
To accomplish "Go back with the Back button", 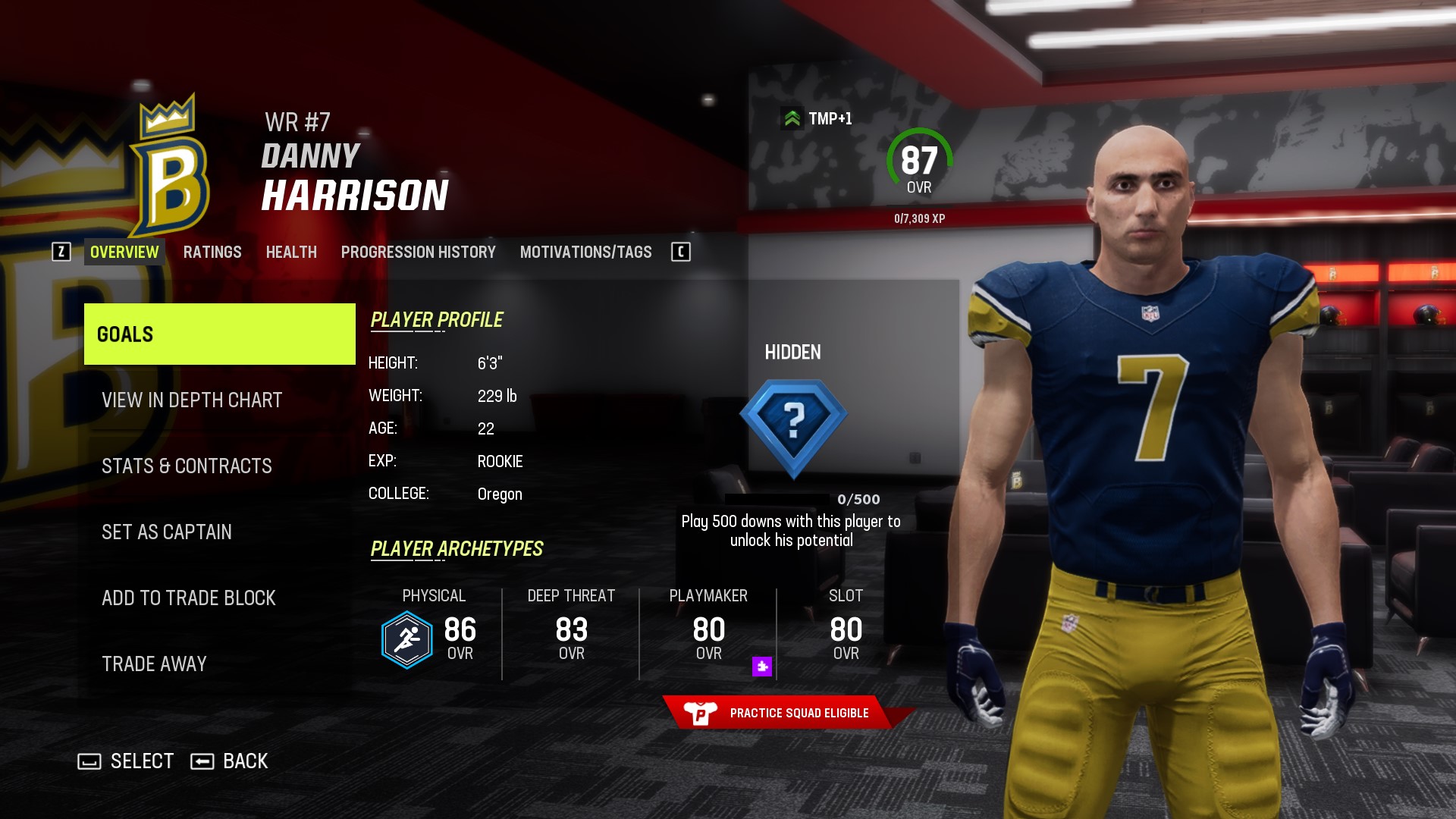I will [229, 761].
